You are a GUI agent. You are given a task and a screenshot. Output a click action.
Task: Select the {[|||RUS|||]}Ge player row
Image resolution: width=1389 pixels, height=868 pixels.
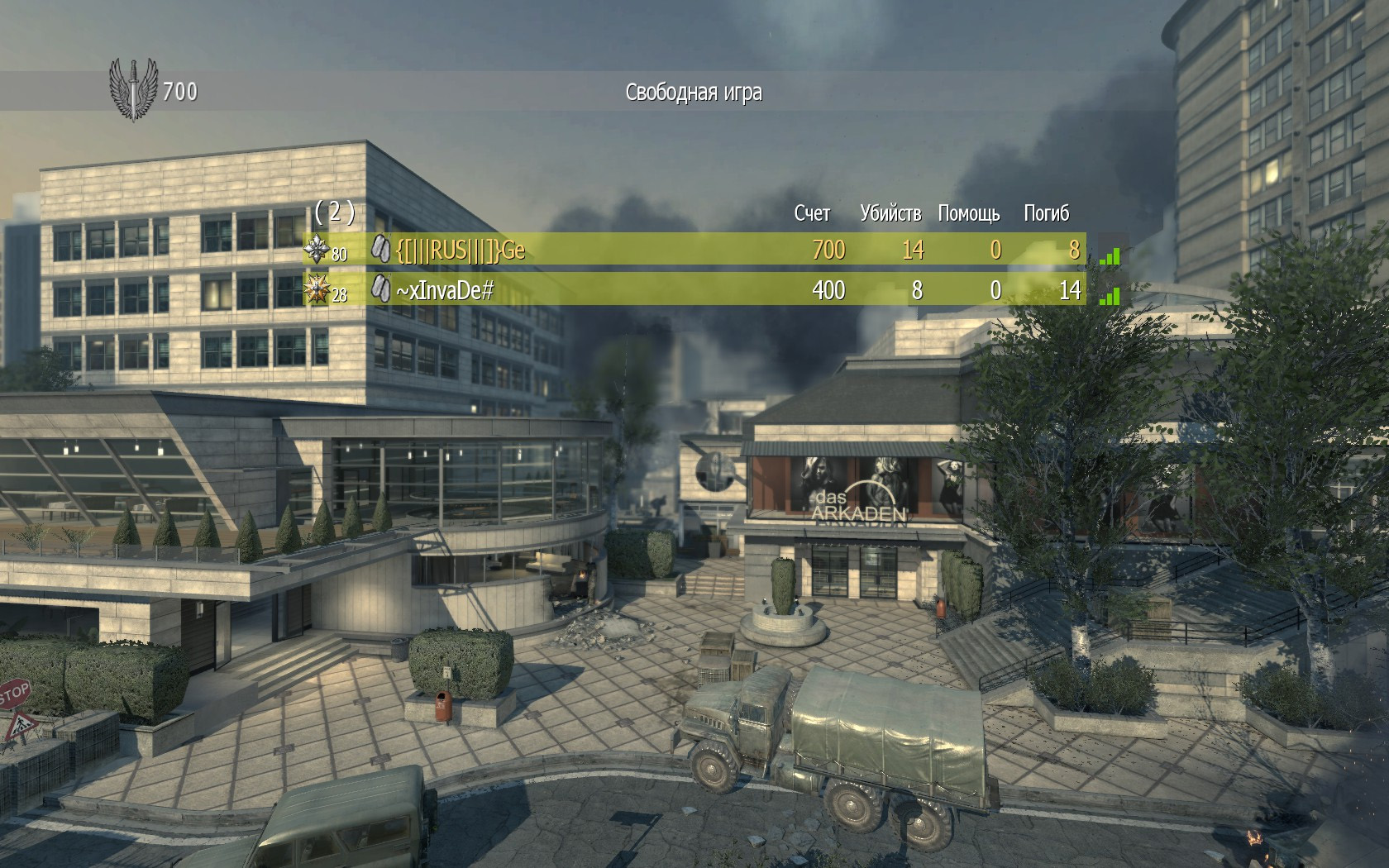coord(694,250)
